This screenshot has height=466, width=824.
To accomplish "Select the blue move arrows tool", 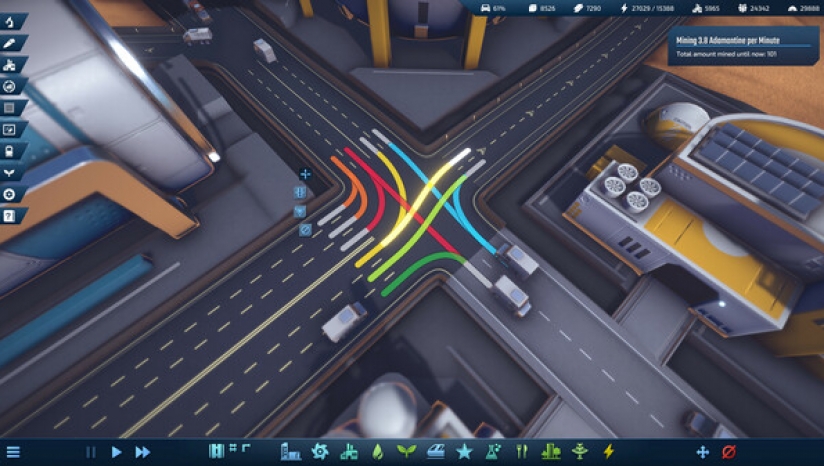I will point(702,452).
